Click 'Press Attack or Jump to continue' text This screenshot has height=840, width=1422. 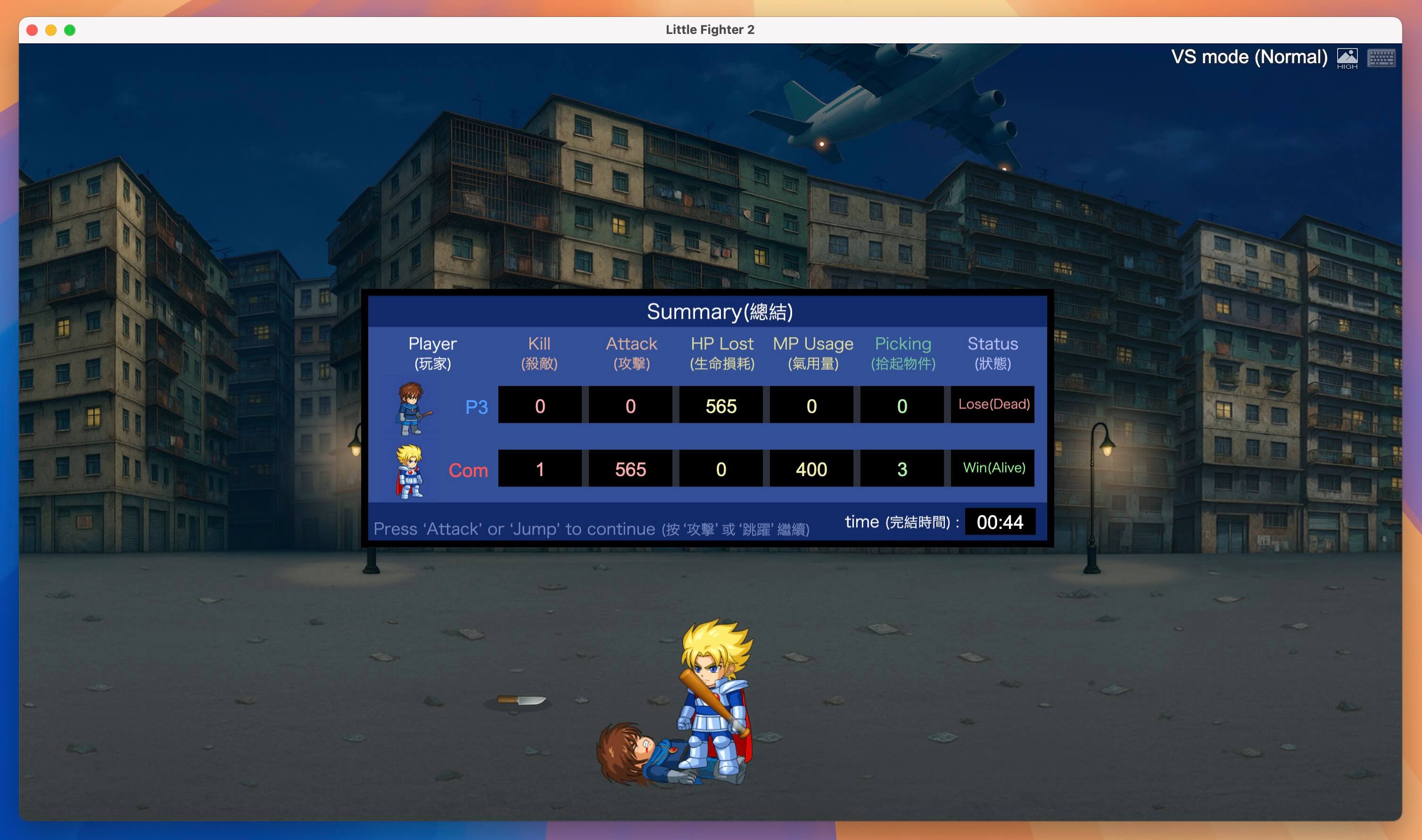click(592, 529)
